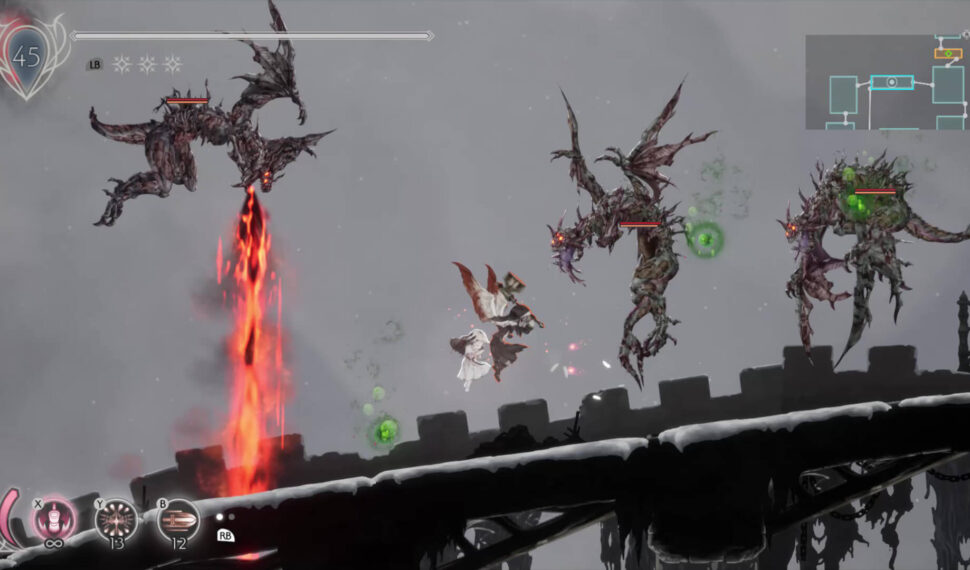Click the level 45 emblem

pyautogui.click(x=27, y=56)
